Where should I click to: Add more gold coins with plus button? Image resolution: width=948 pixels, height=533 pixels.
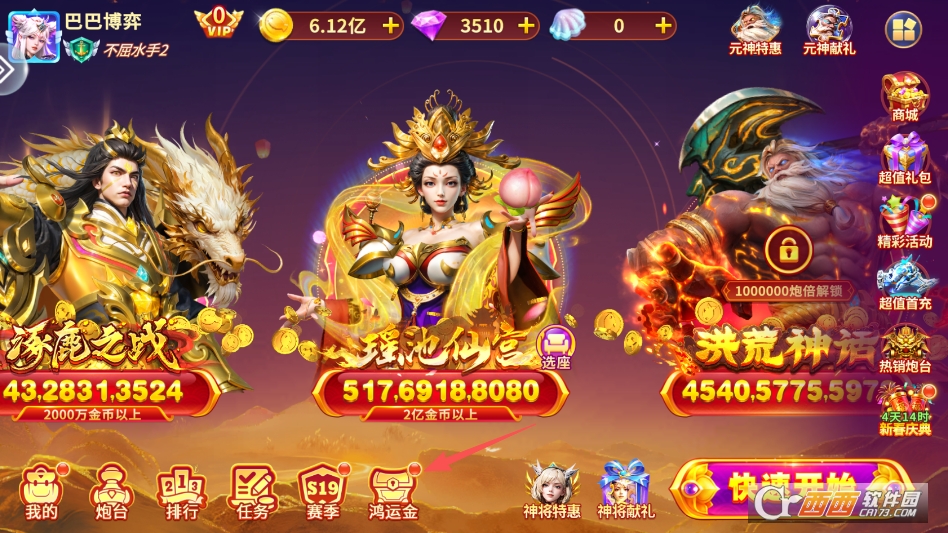click(390, 26)
